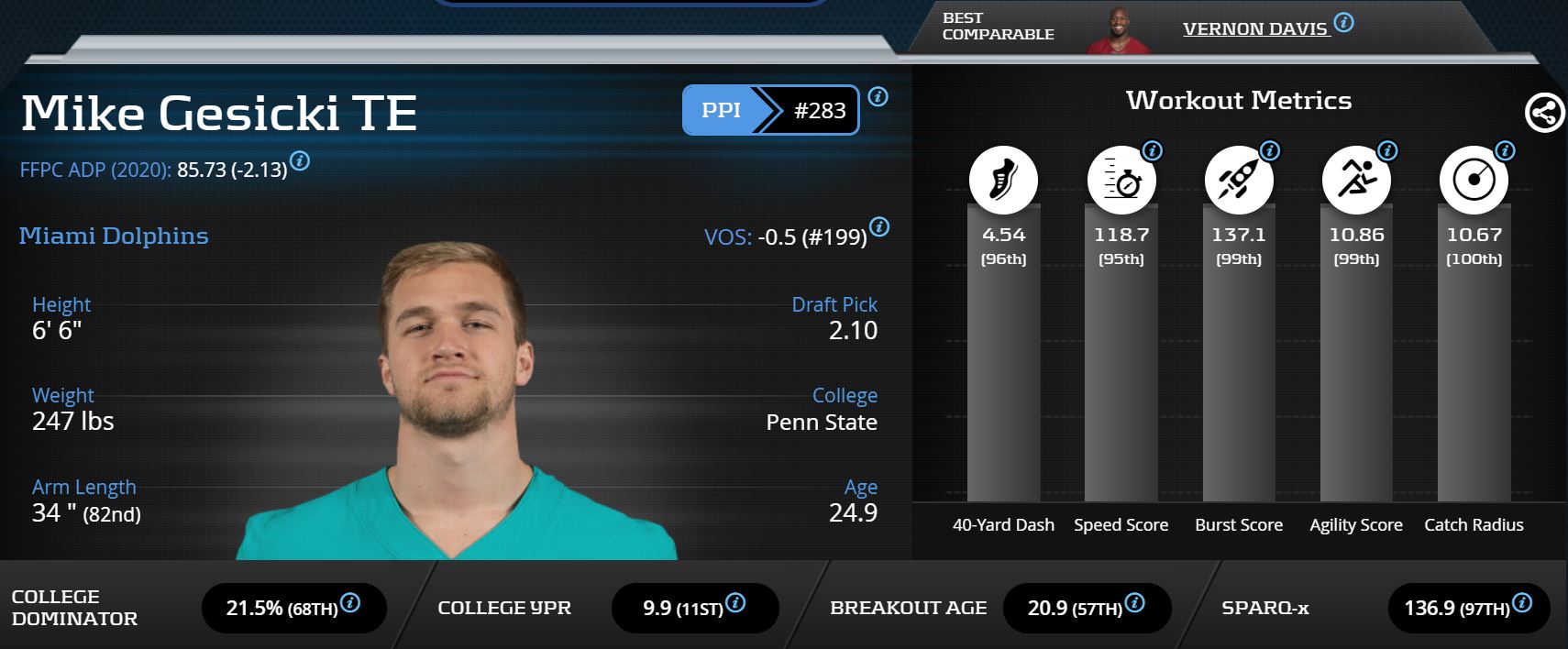This screenshot has width=1568, height=649.
Task: Show info for the Catch Radius metric
Action: 1505,150
